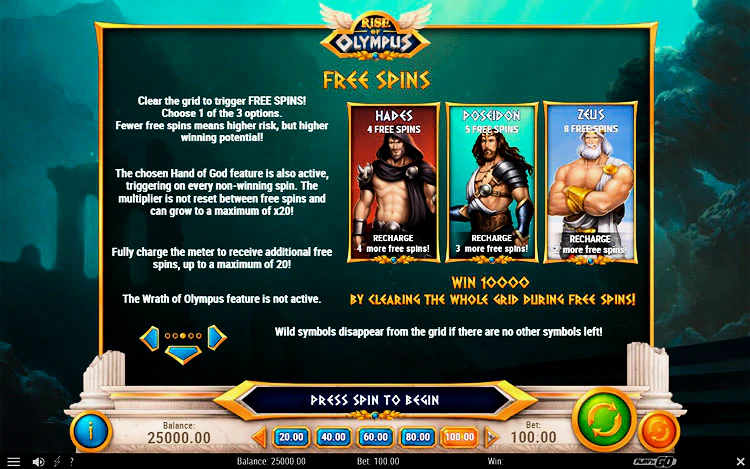Spin the reels with the green button
750x469 pixels.
click(x=604, y=420)
